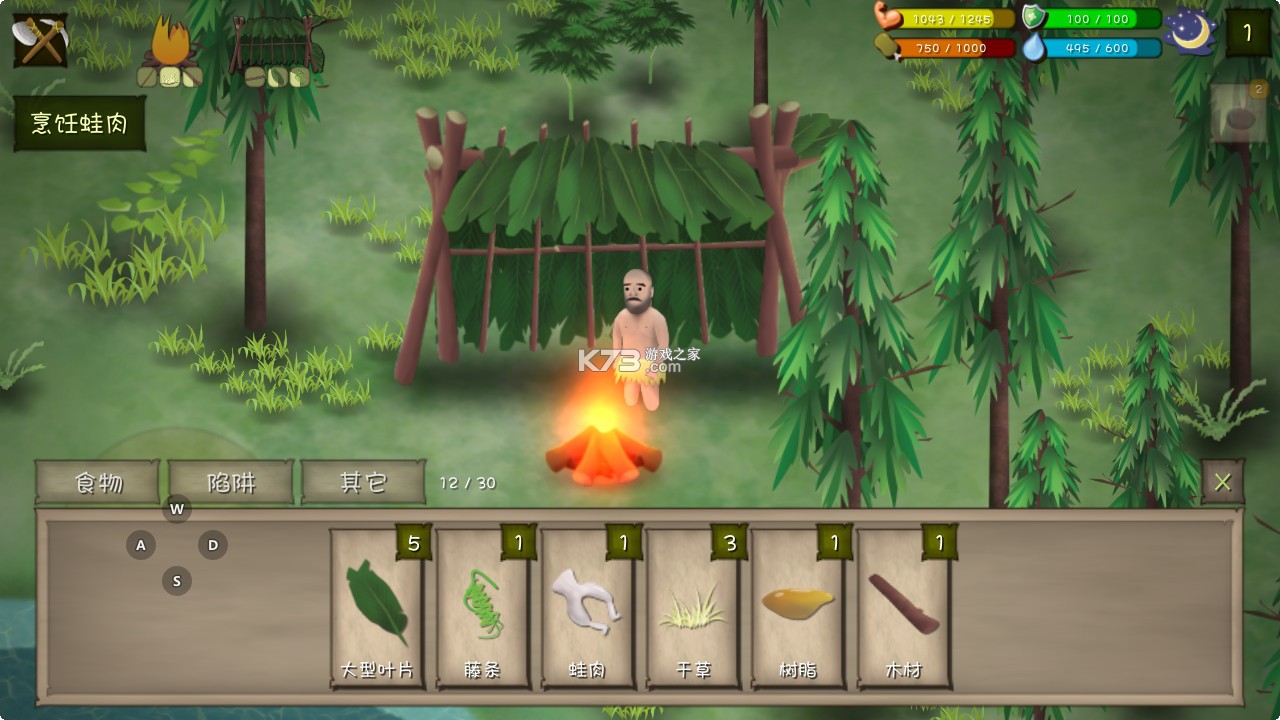Select the 大型叶片 large leaf card

pos(377,609)
